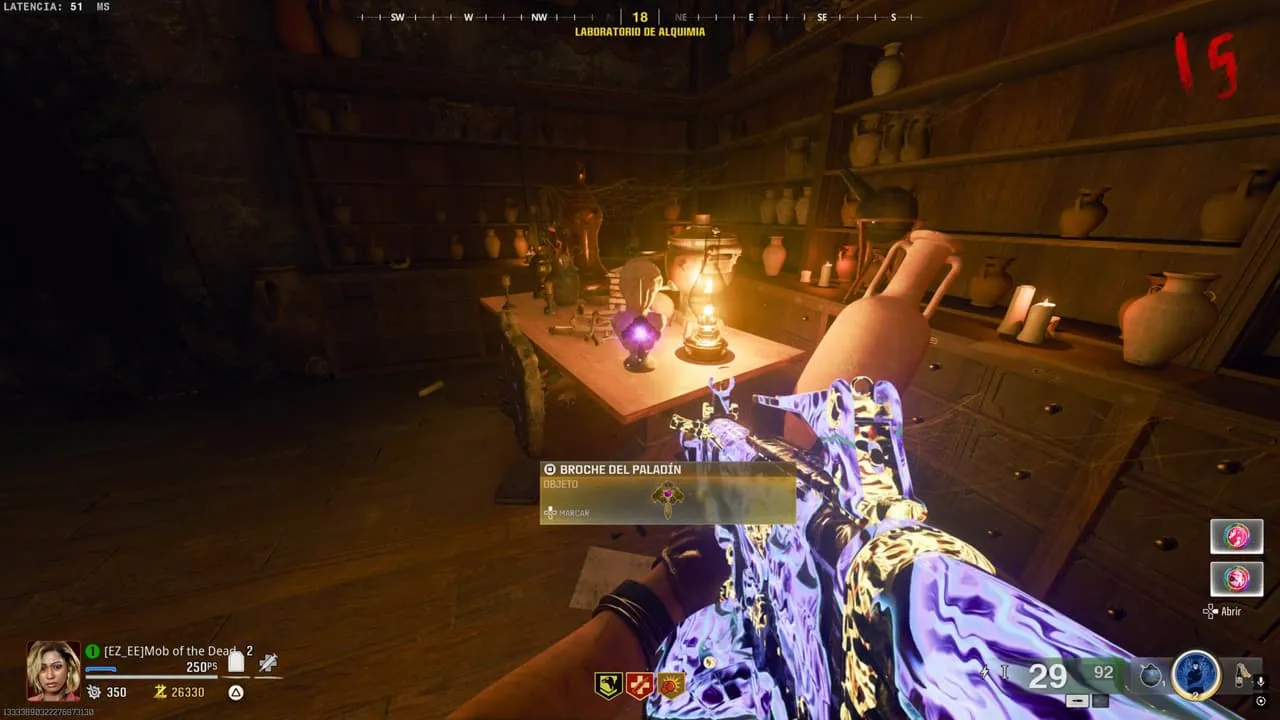Click the armor plate icon beside health
This screenshot has height=720, width=1280.
(x=236, y=661)
